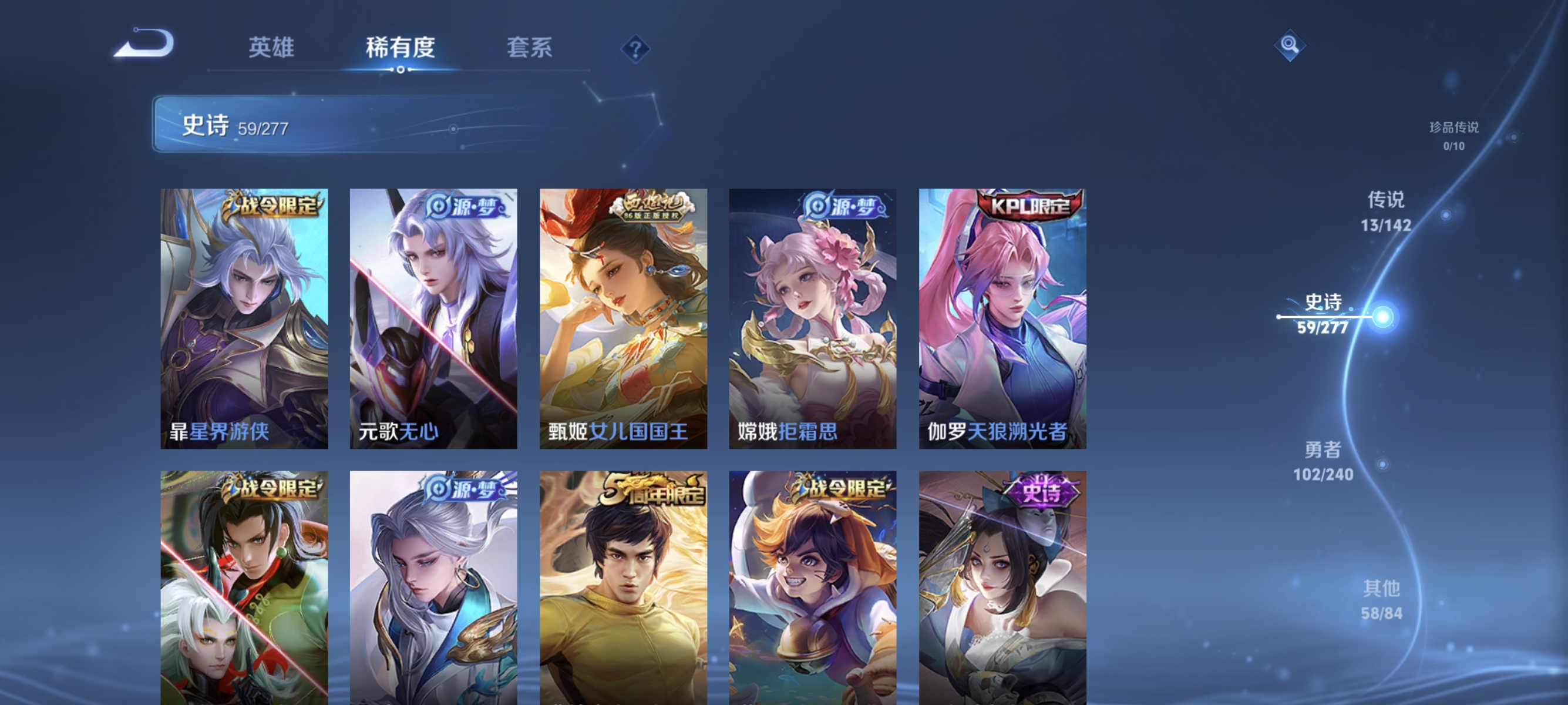The image size is (1568, 705).
Task: Open search using the magnifier icon
Action: tap(1290, 45)
